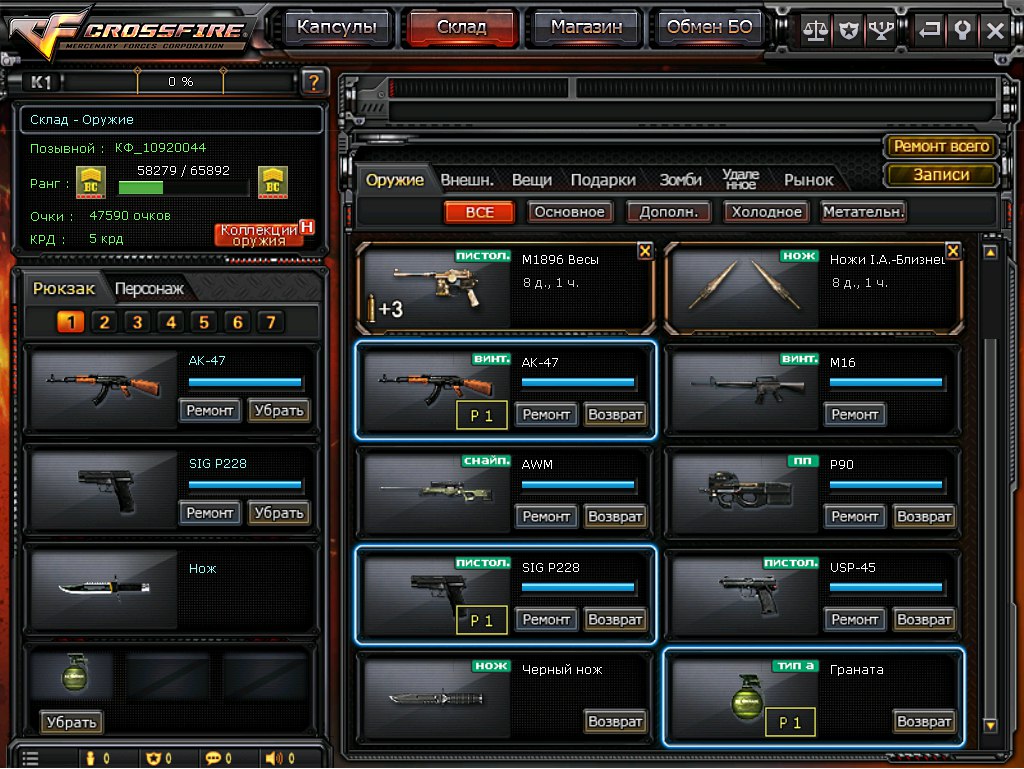Return the P90 submachine gun
The width and height of the screenshot is (1024, 769).
[x=924, y=517]
